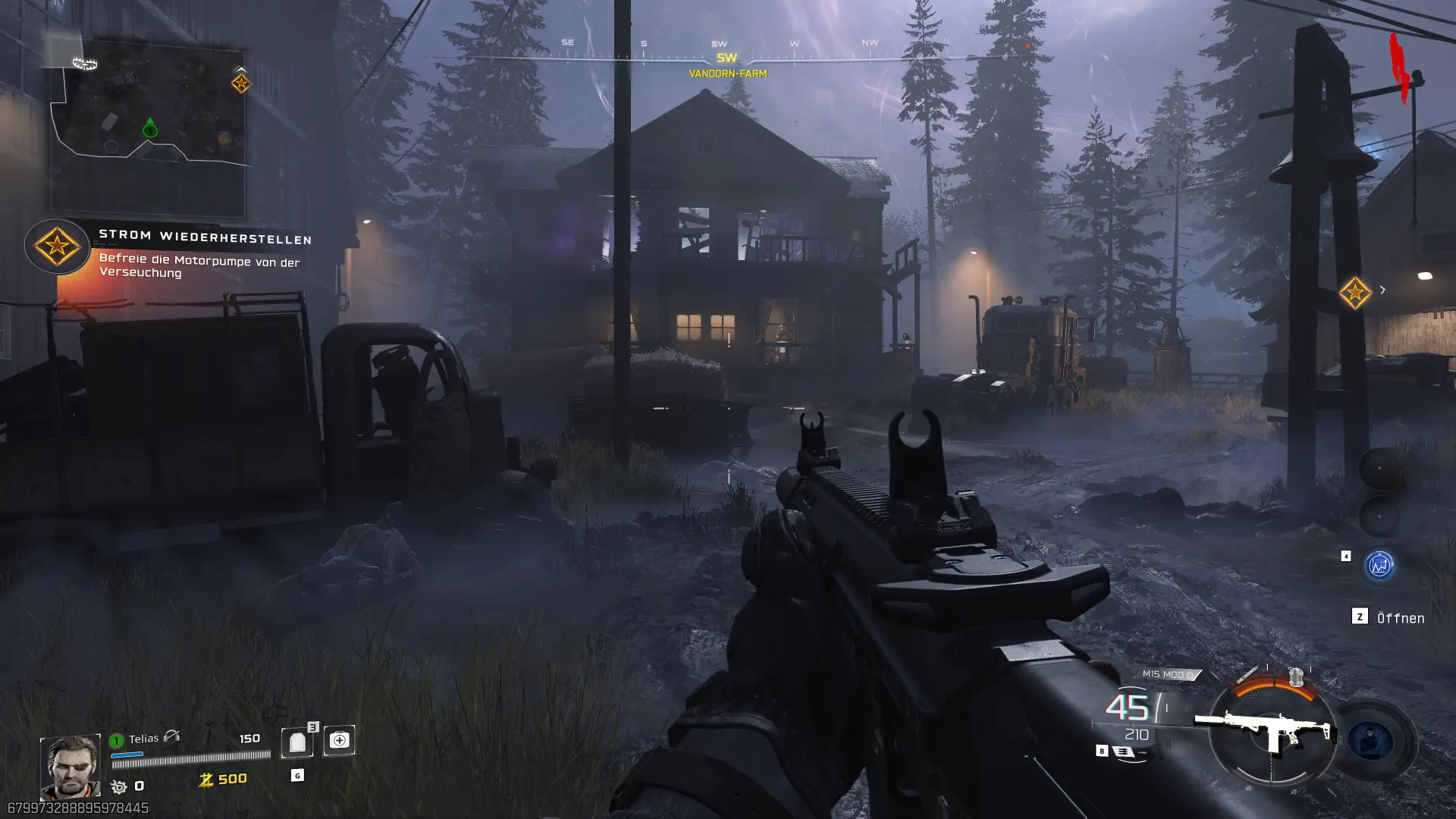Activate the blue field upgrade ability
1456x819 pixels.
[x=1371, y=741]
